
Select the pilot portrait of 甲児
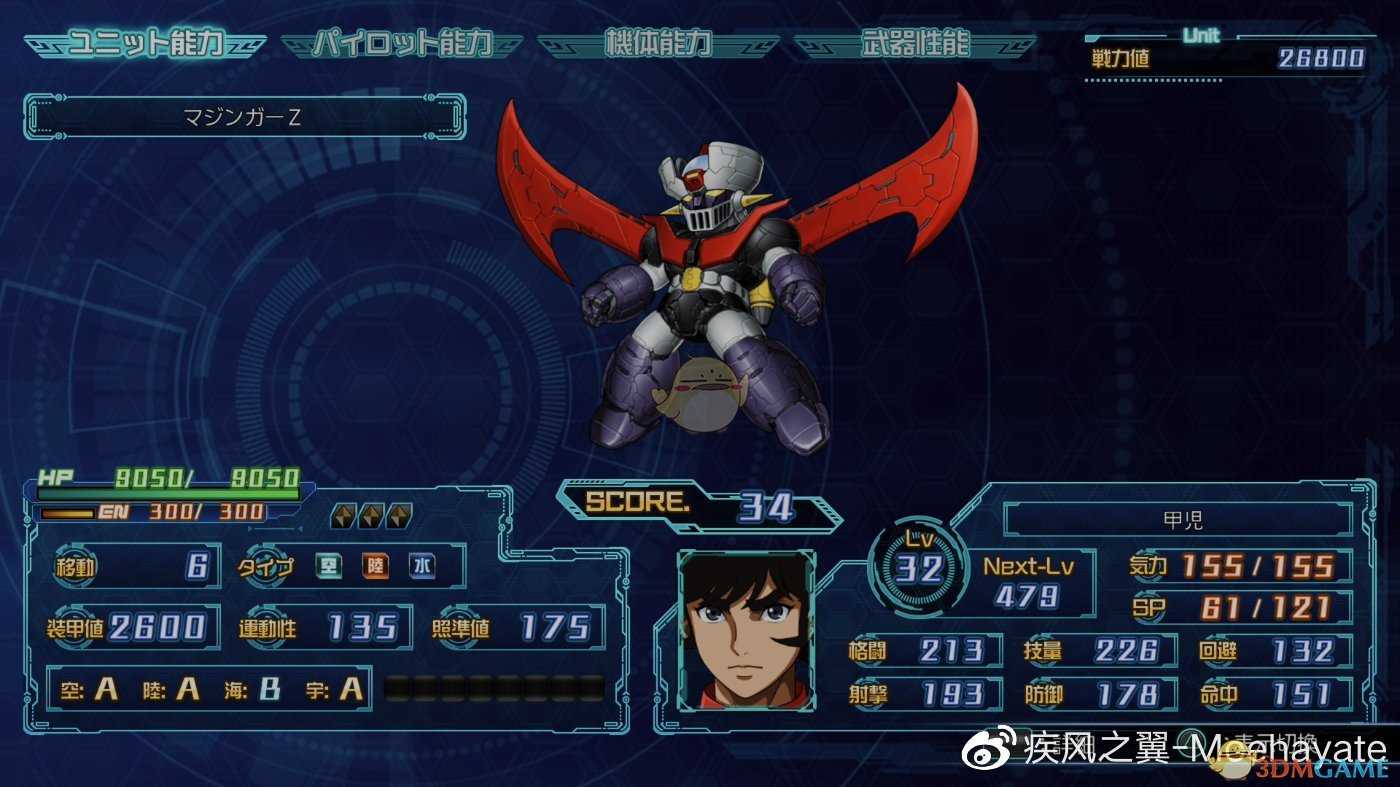746,630
